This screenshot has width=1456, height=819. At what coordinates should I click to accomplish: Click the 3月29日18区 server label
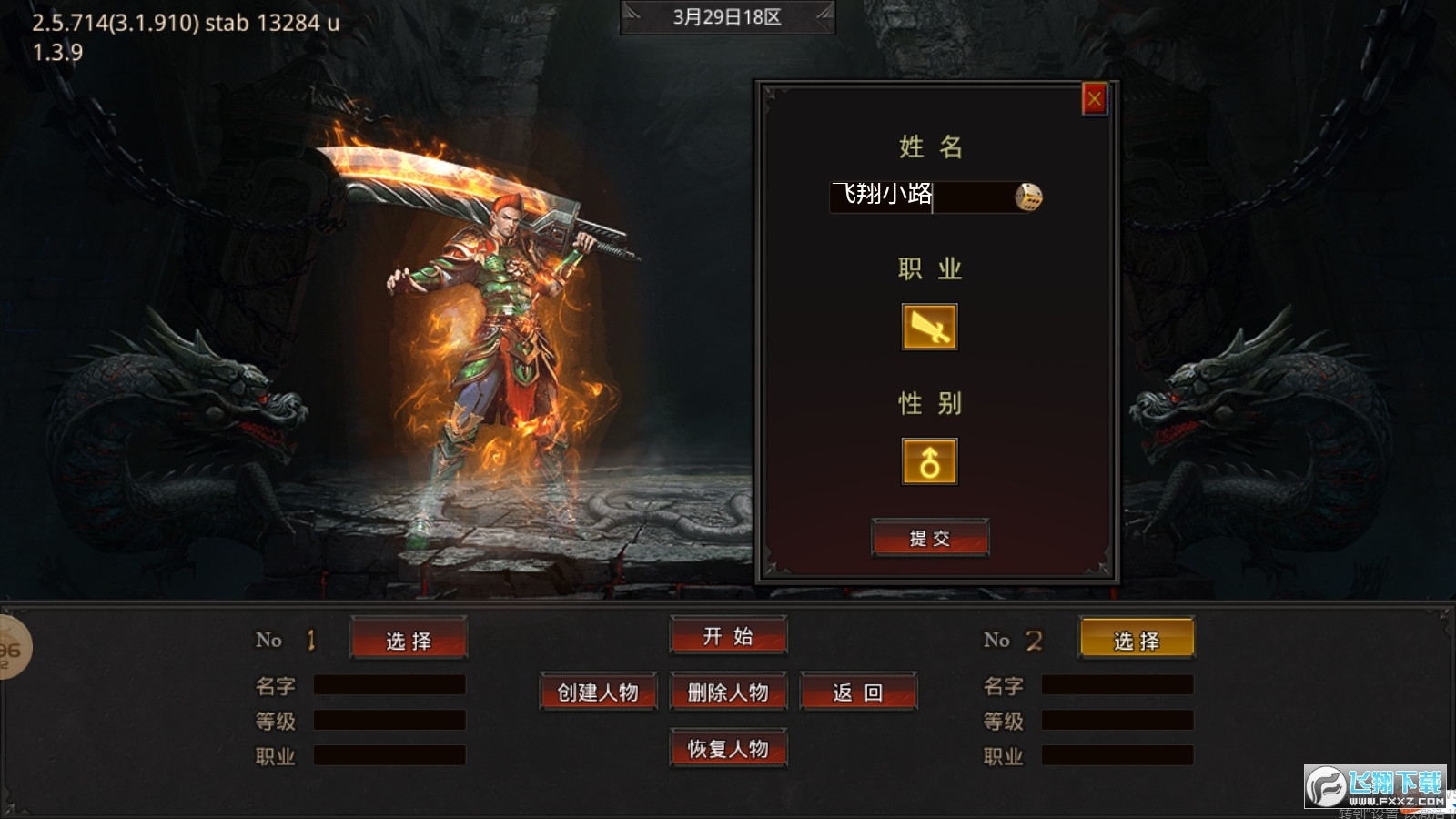click(727, 17)
